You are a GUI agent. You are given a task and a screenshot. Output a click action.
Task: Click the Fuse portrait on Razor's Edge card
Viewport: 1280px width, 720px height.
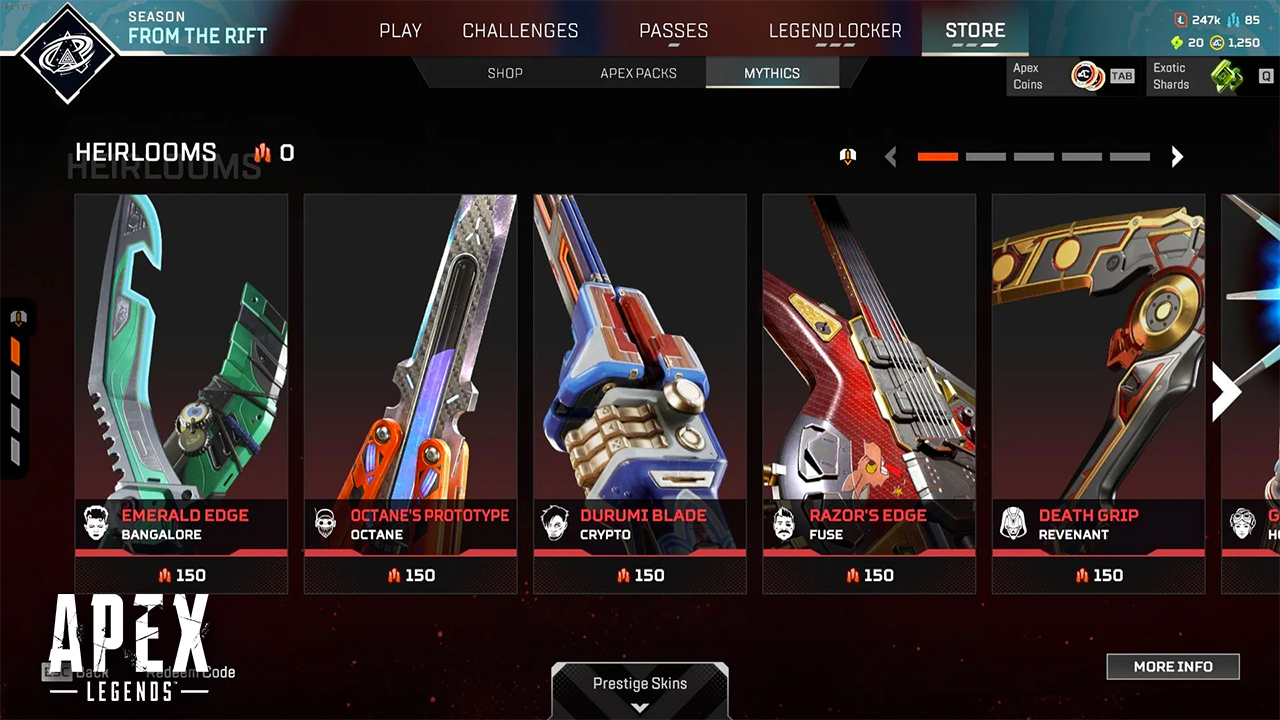click(x=784, y=524)
